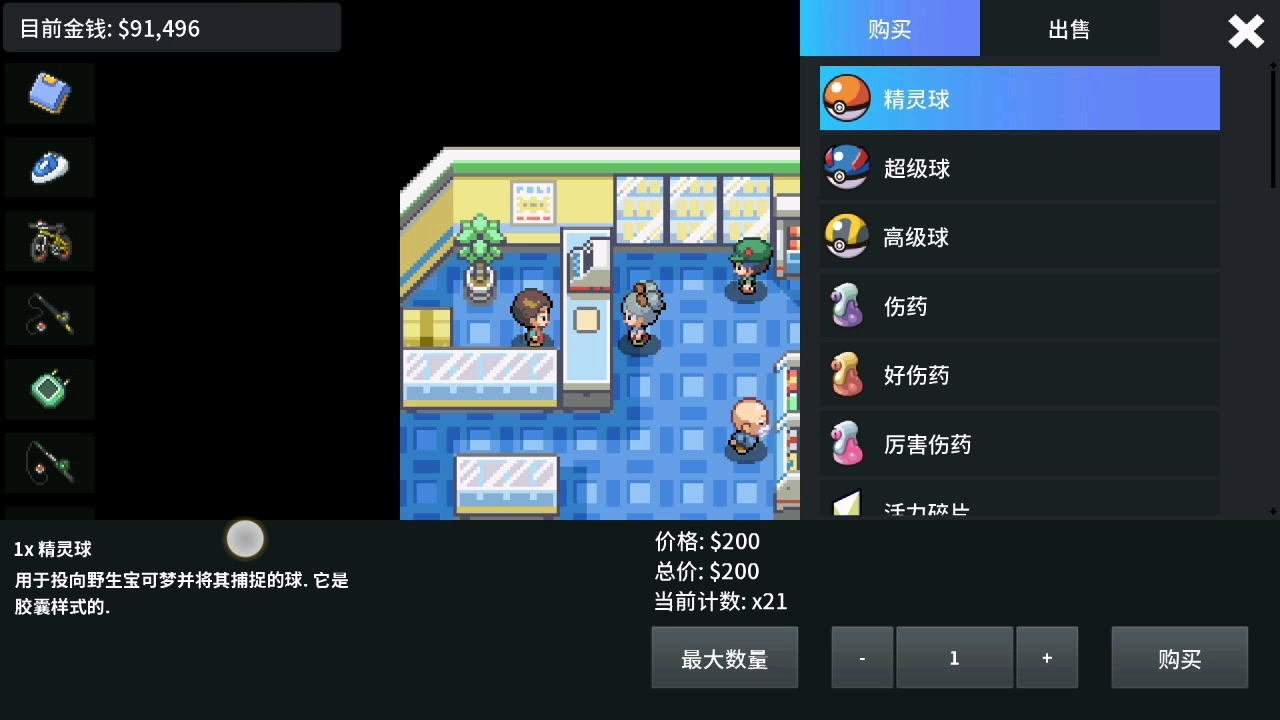Switch to the 购买 tab

[889, 29]
